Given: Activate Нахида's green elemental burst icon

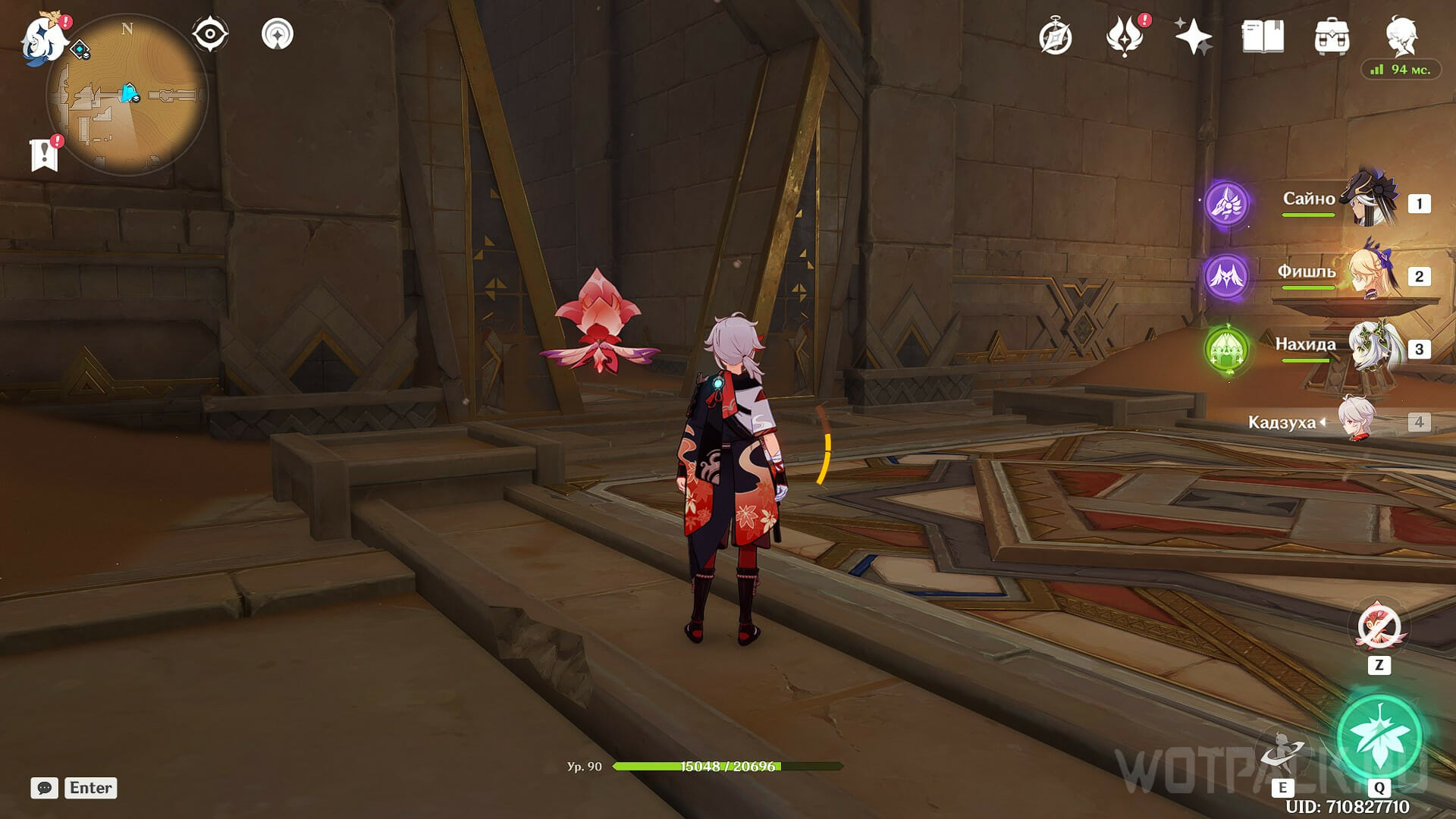Looking at the screenshot, I should 1226,349.
